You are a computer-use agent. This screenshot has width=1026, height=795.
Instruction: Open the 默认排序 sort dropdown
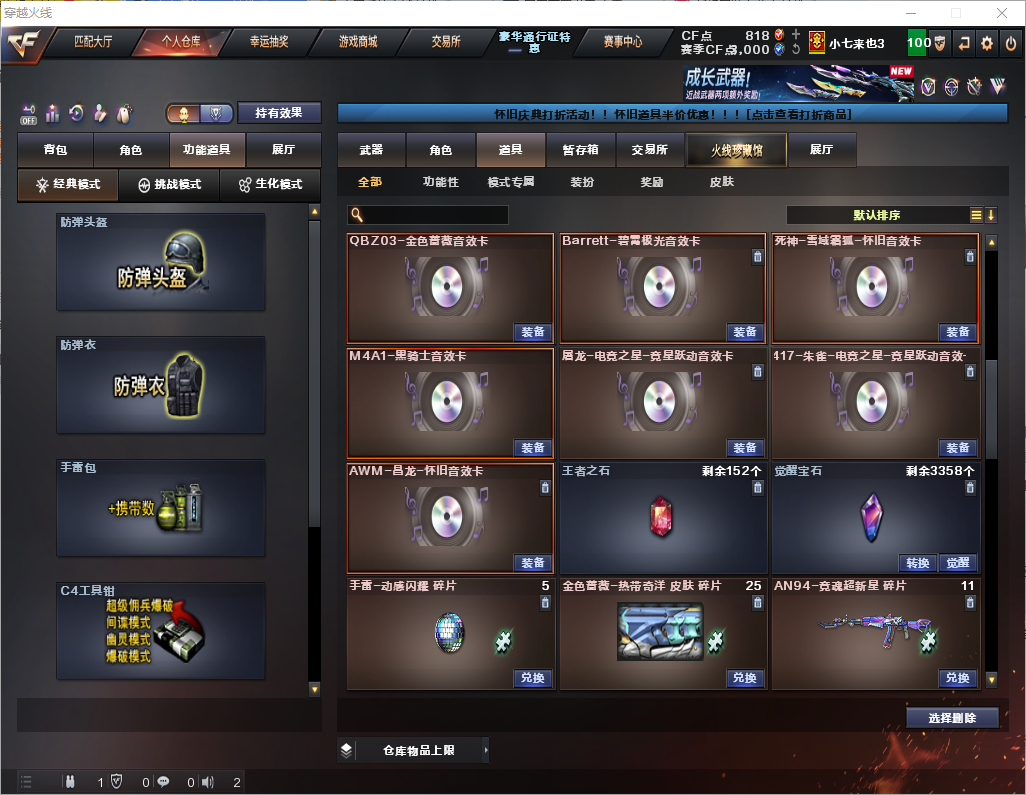pyautogui.click(x=882, y=215)
